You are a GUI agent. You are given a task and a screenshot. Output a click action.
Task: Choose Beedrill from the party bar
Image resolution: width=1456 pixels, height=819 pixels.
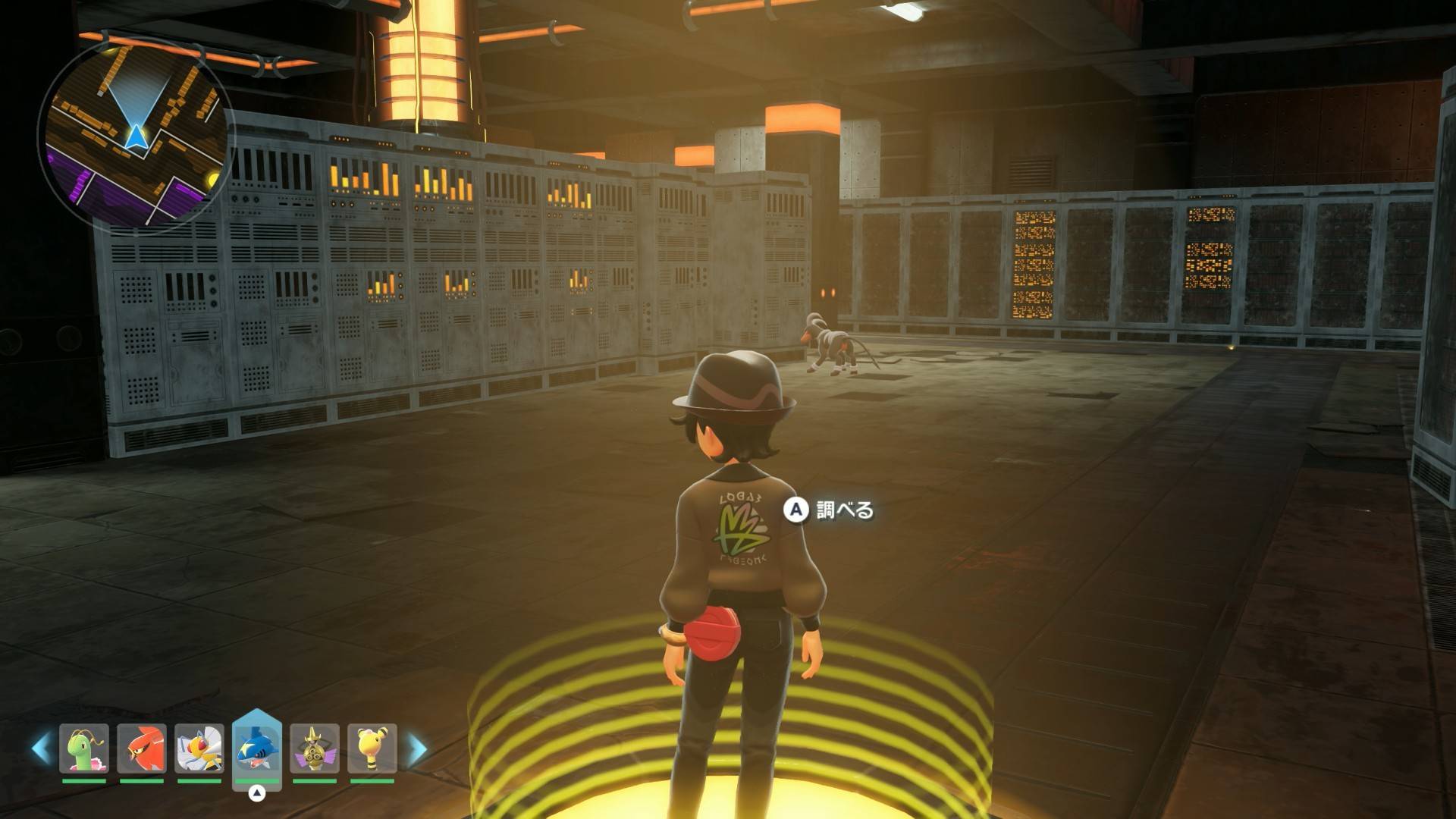199,748
